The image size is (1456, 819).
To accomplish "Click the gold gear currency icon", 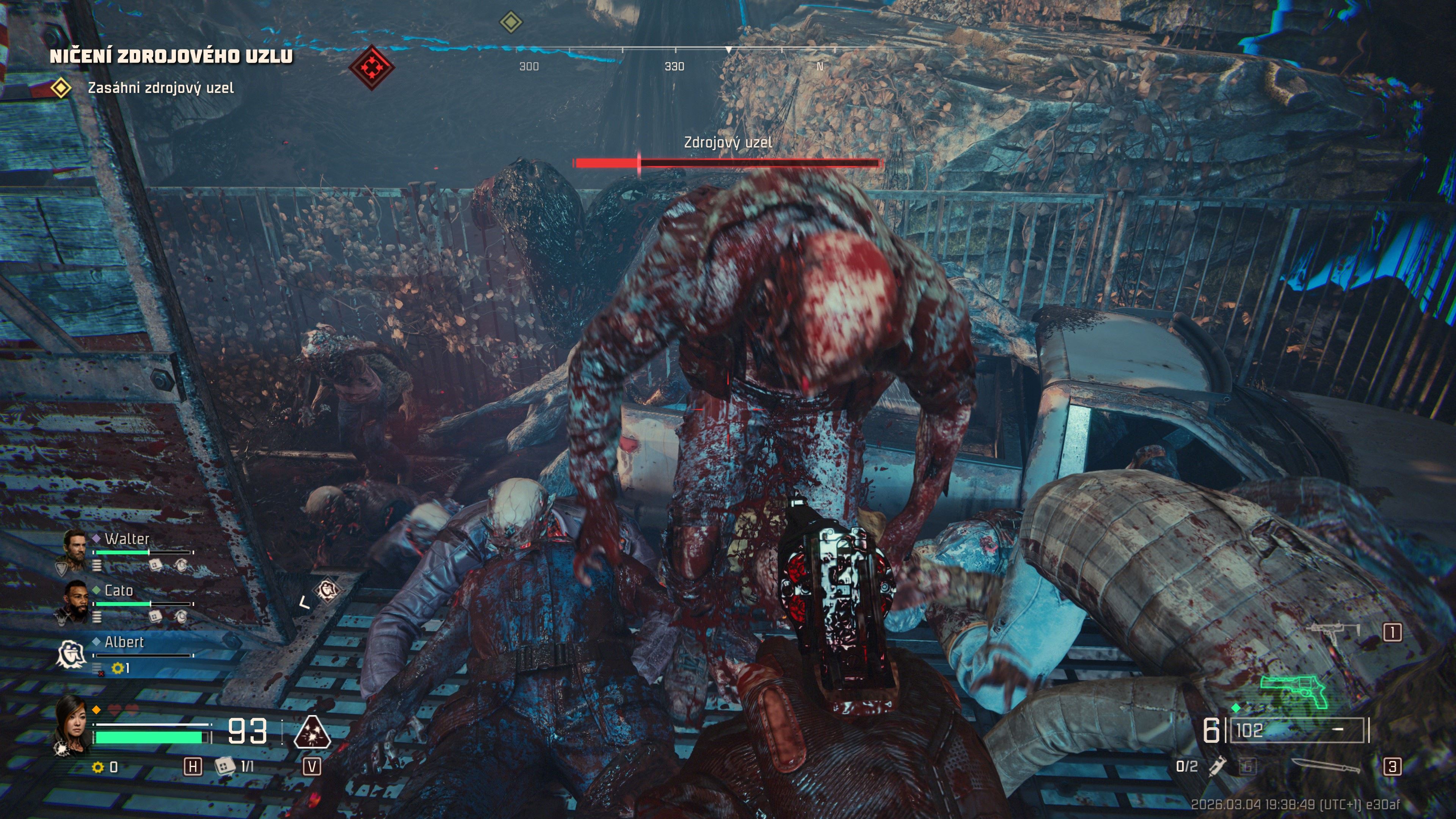I will coord(98,767).
